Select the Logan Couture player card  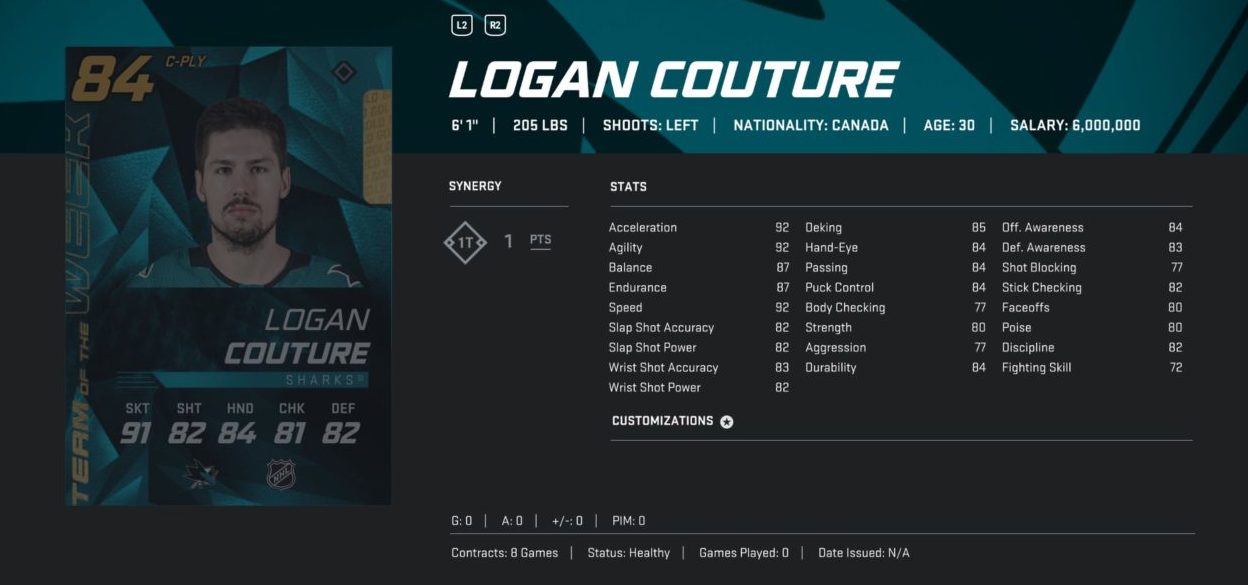coord(228,276)
